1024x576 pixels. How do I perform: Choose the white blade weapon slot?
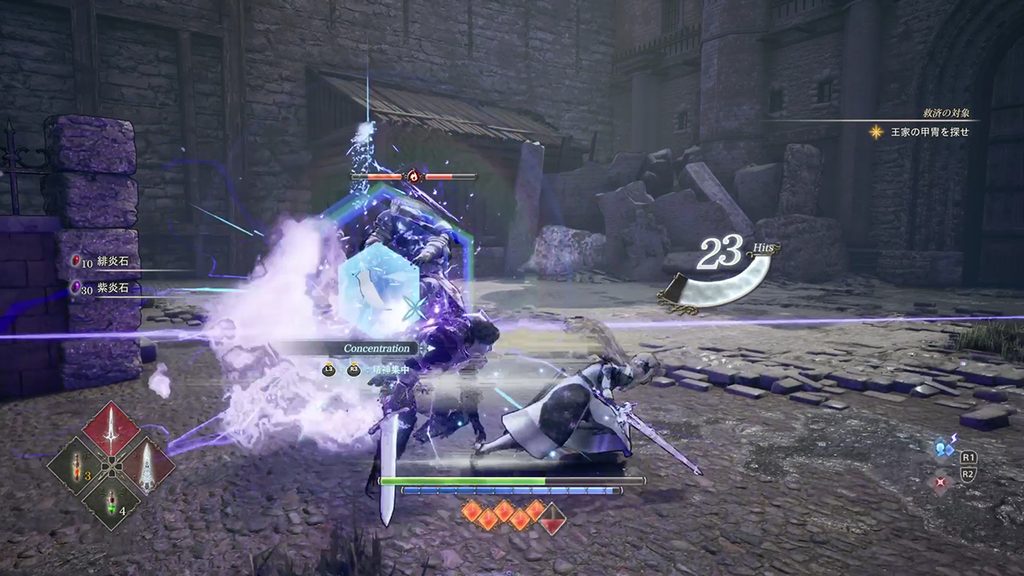(146, 465)
